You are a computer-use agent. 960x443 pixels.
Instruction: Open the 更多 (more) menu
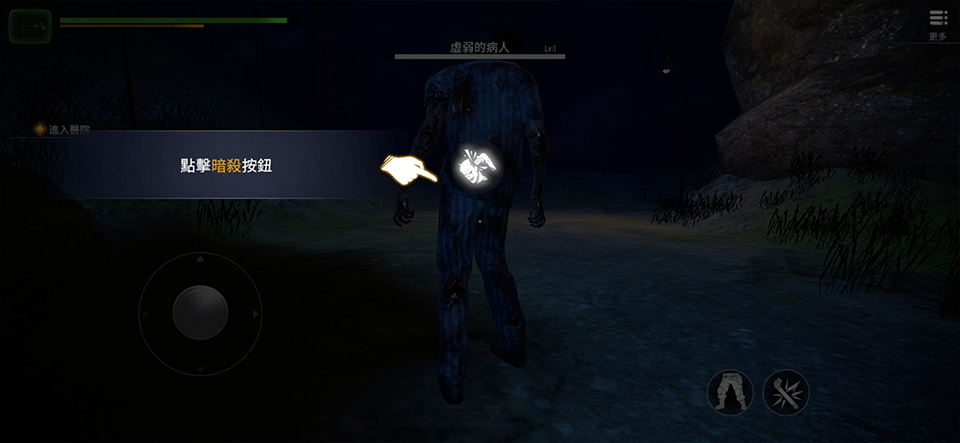click(937, 23)
